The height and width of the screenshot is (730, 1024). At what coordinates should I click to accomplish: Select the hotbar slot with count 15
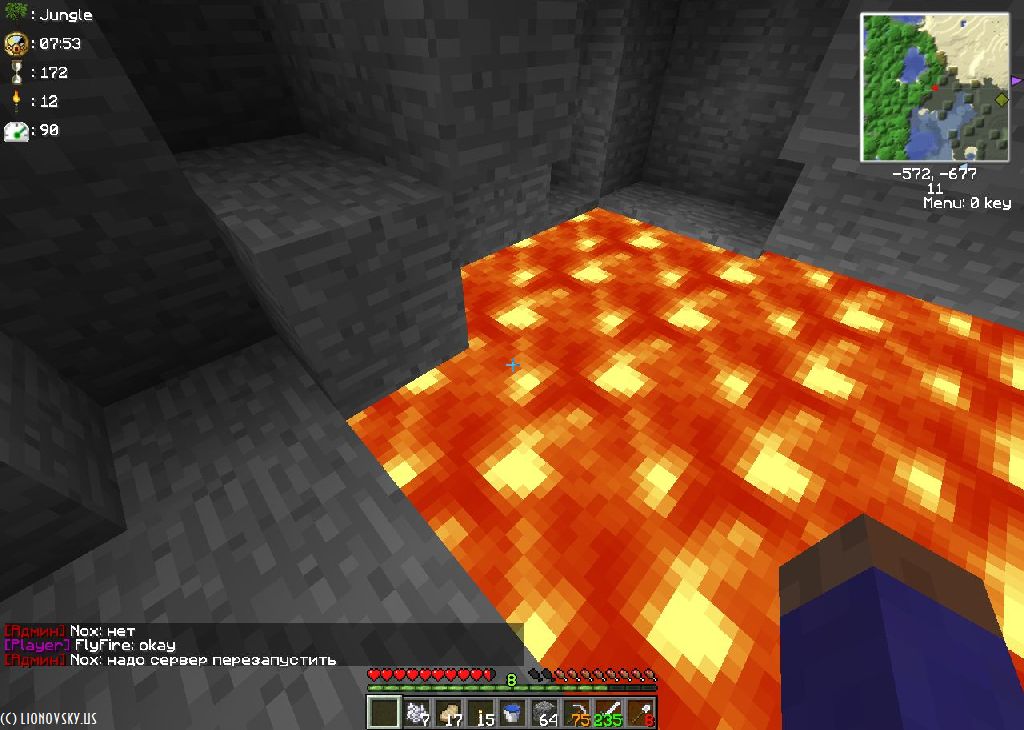click(480, 714)
